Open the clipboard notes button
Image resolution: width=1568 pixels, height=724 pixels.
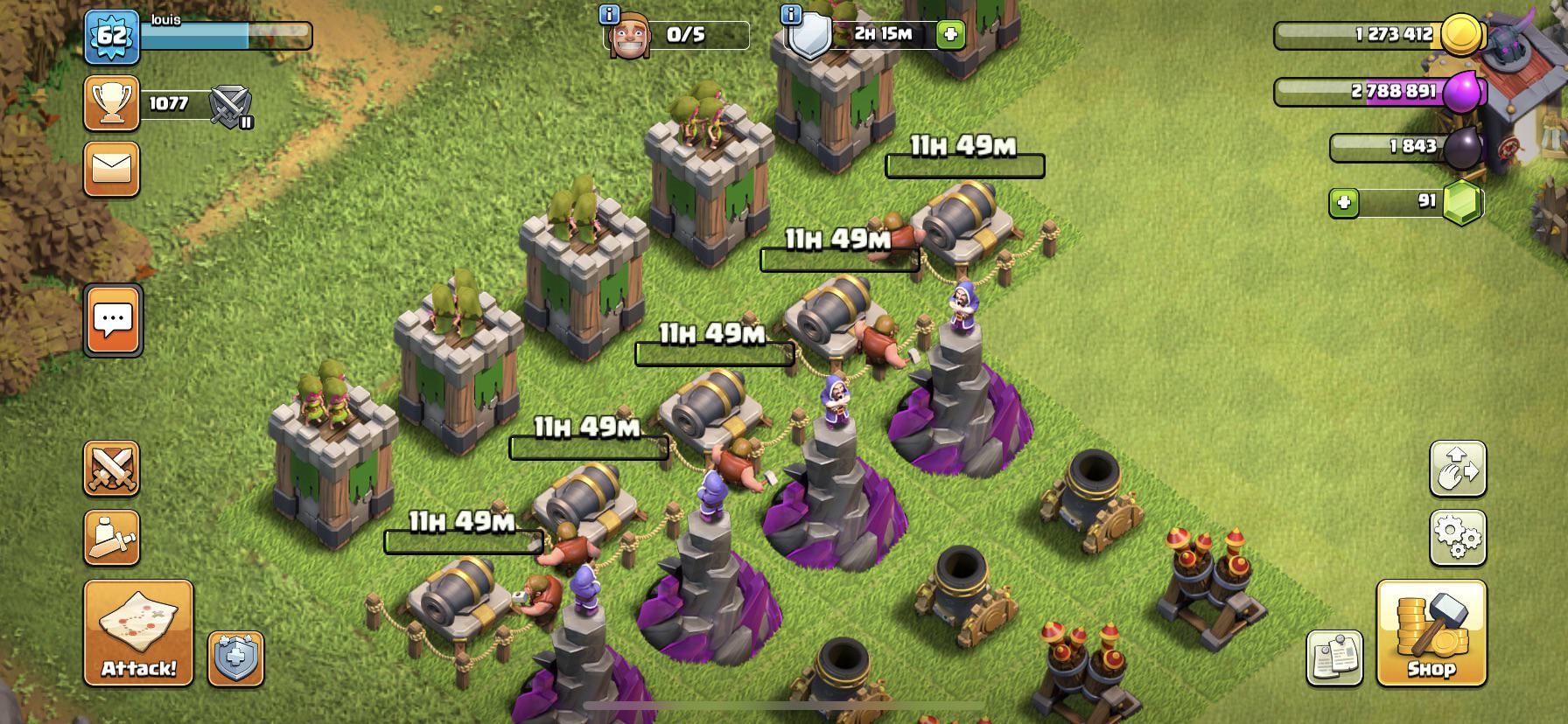(1334, 658)
